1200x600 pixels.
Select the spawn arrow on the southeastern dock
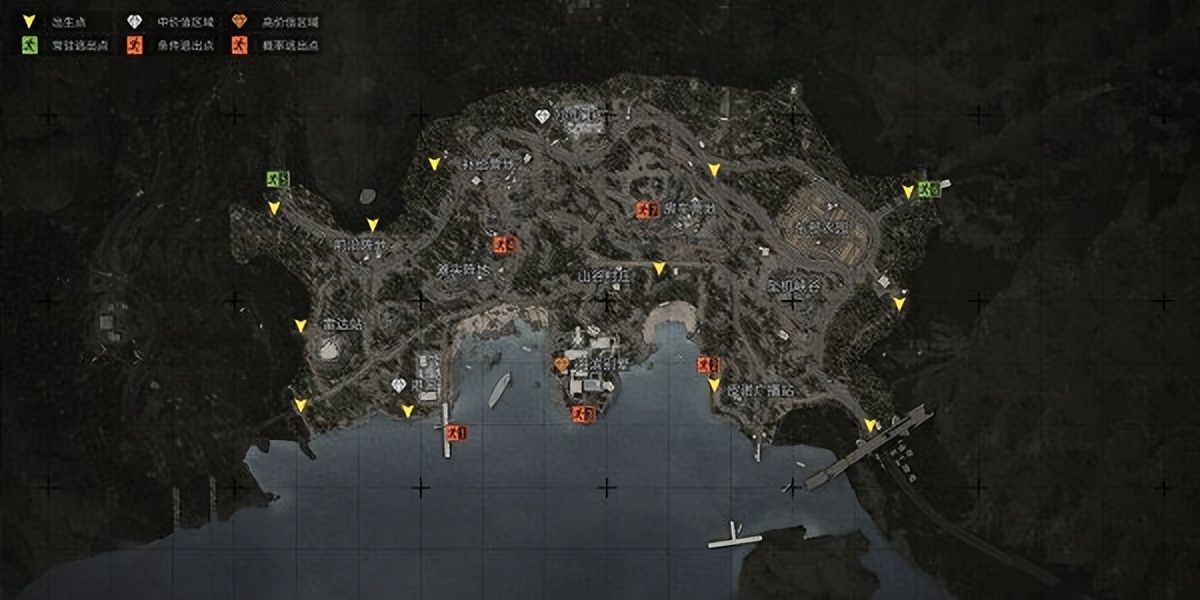coord(870,425)
